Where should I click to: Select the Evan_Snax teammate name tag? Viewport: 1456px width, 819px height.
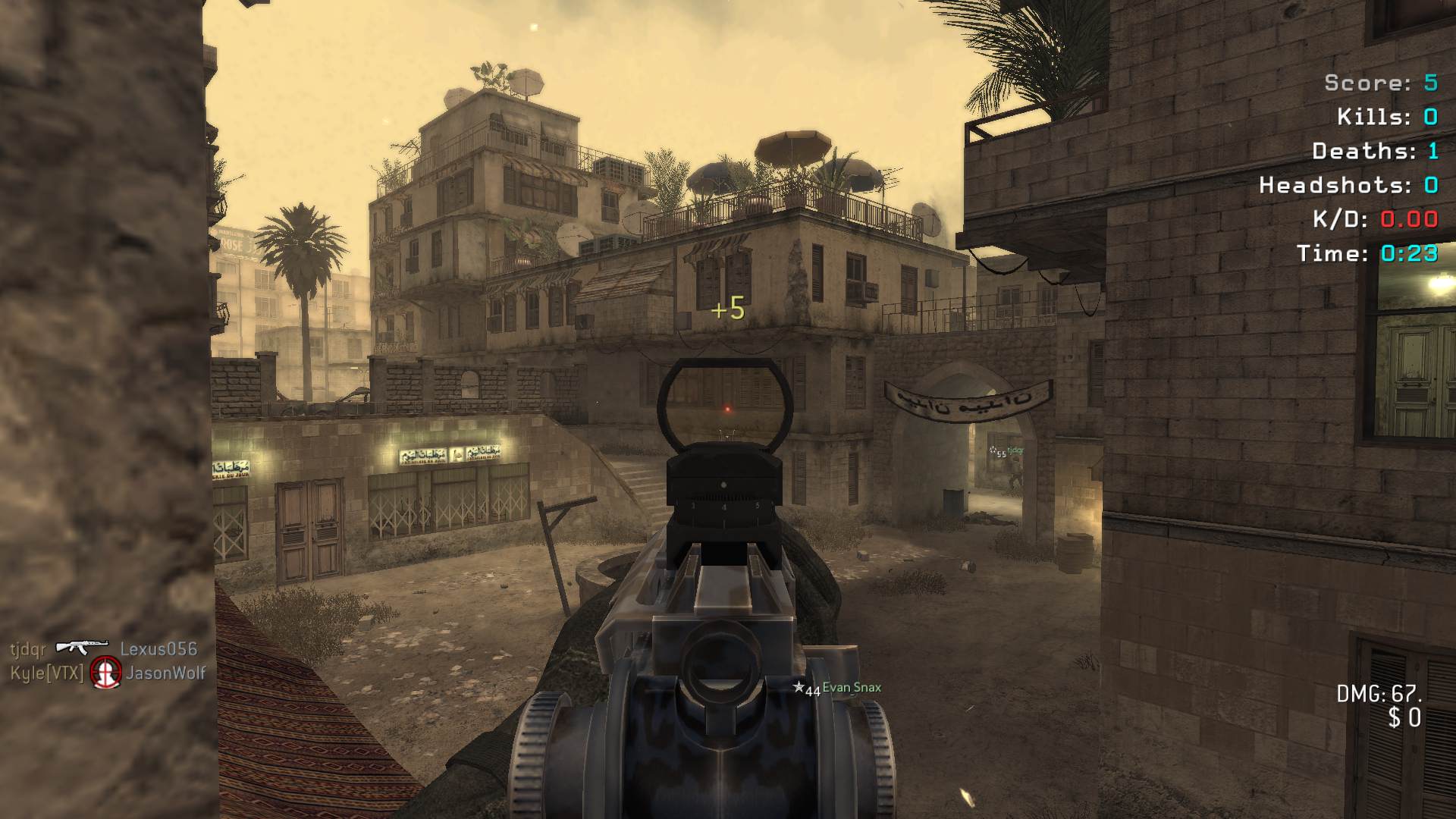click(x=851, y=688)
